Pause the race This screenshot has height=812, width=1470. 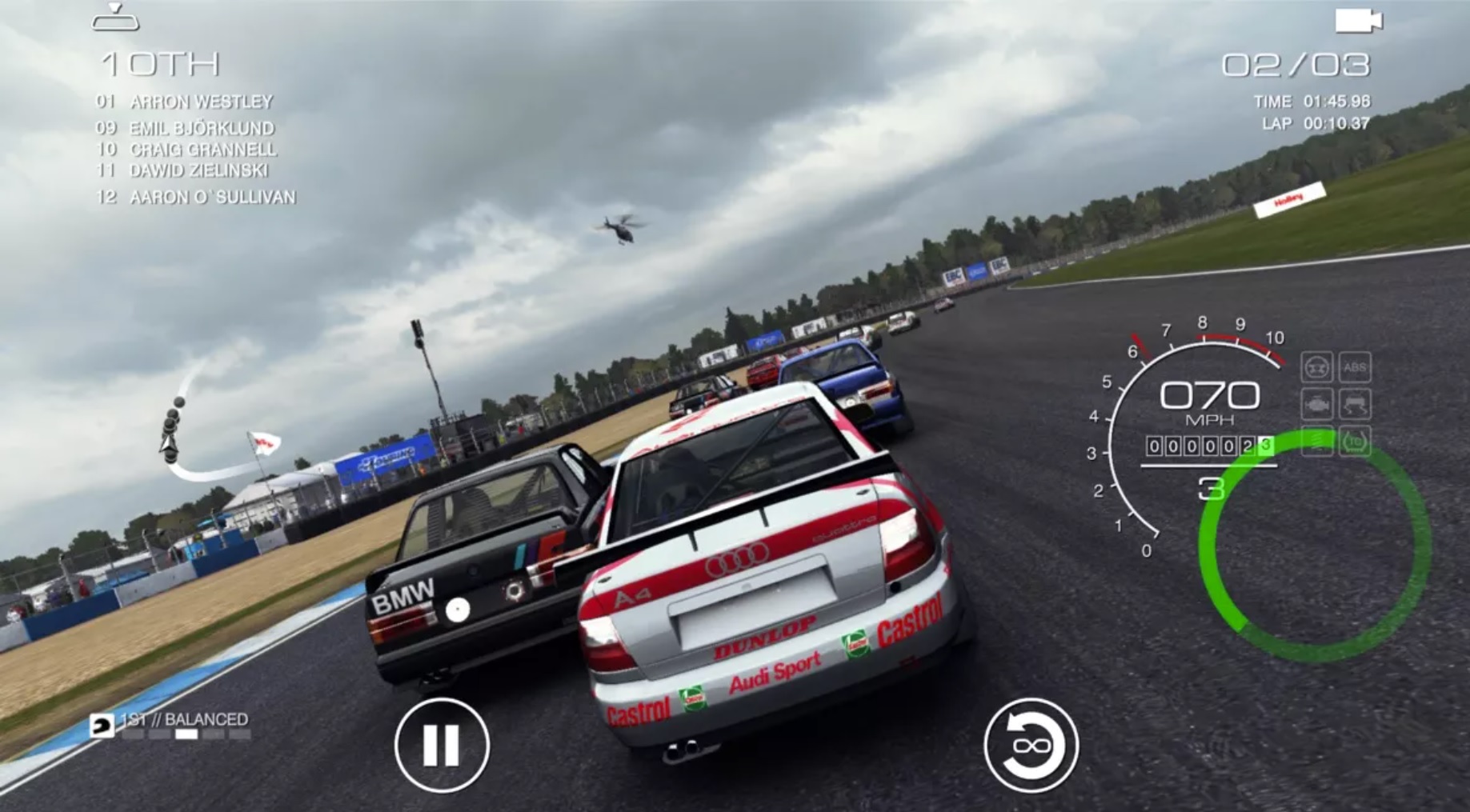click(441, 745)
